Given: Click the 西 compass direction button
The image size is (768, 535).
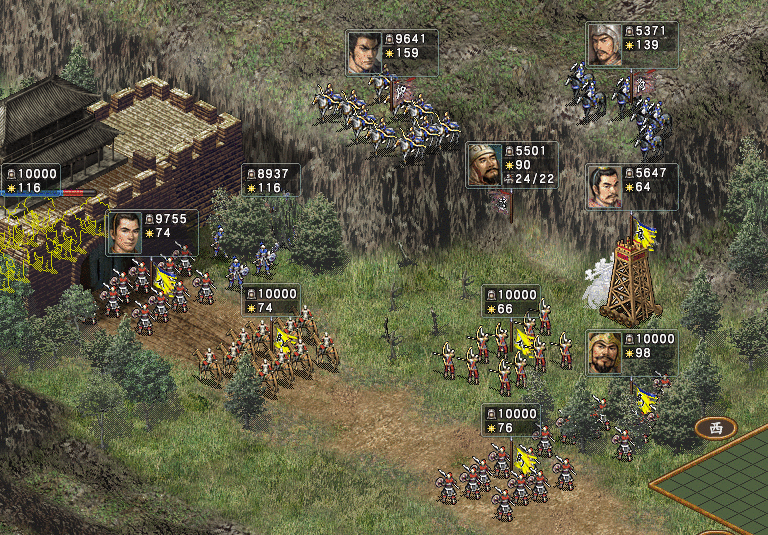Looking at the screenshot, I should pyautogui.click(x=716, y=428).
